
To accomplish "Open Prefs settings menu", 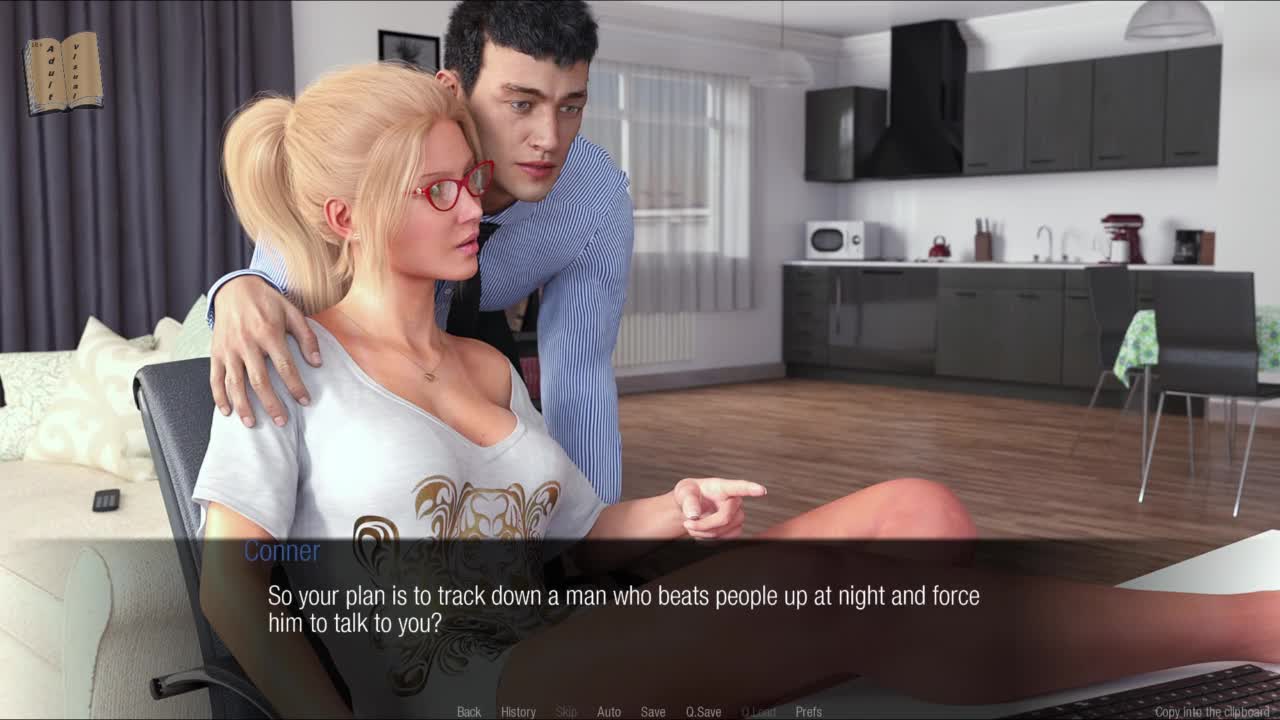I will coord(809,712).
